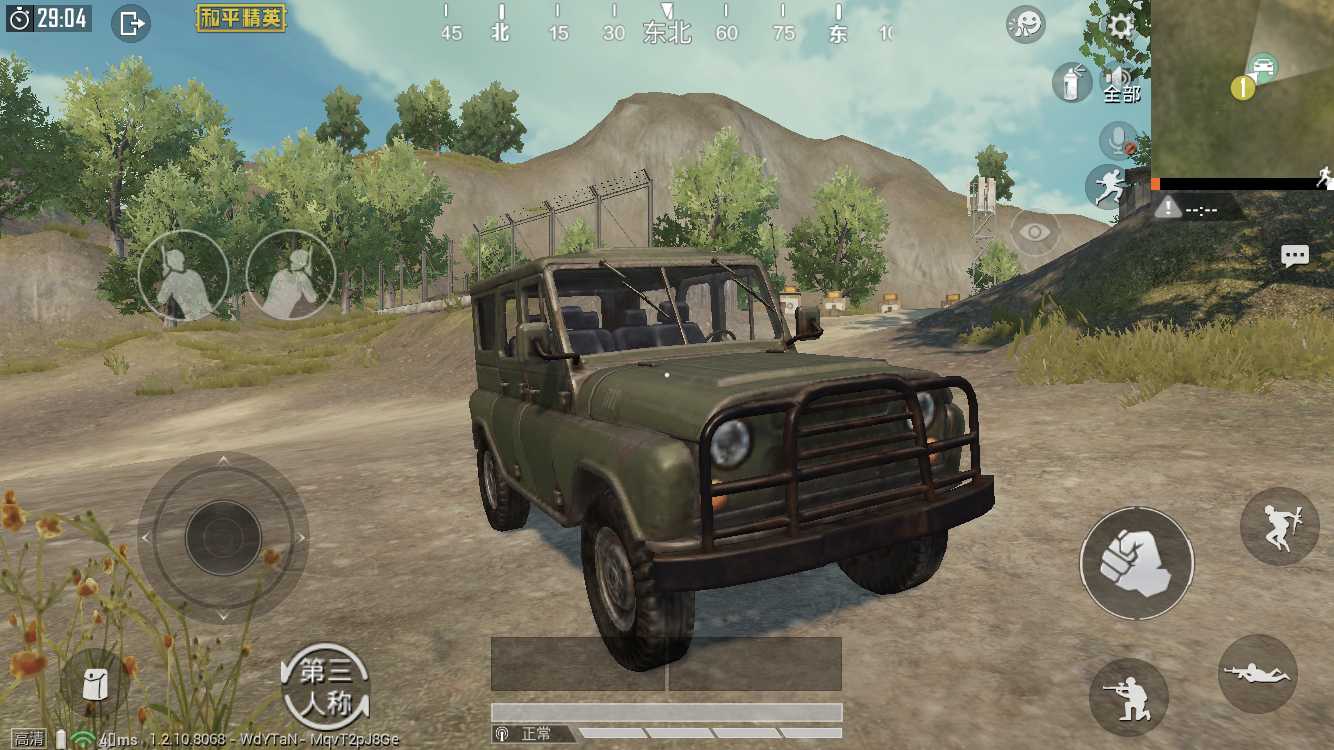Use the spray paint can button
The height and width of the screenshot is (750, 1334).
tap(1071, 82)
